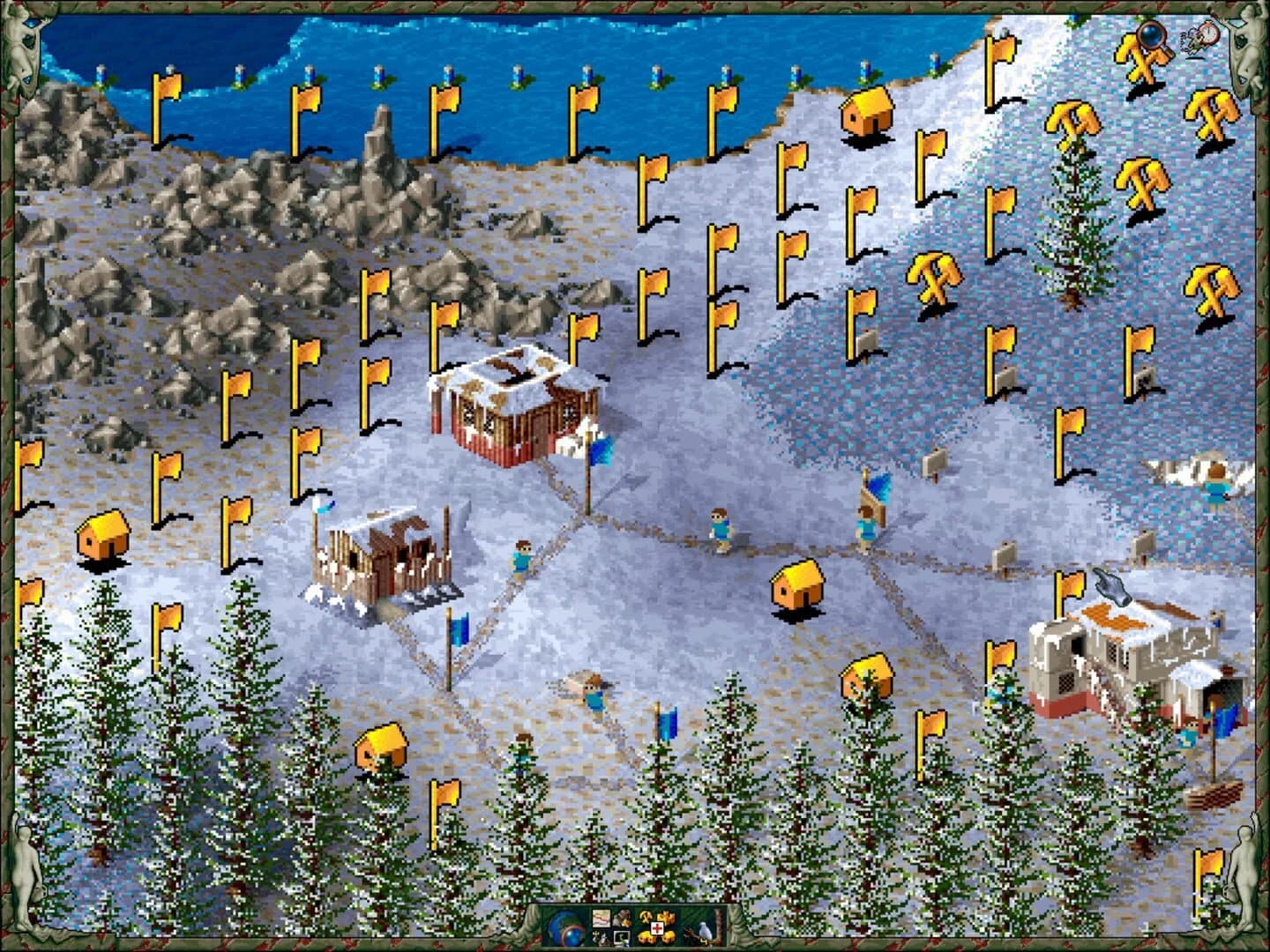The width and height of the screenshot is (1270, 952).
Task: Open the red cross emergency program
Action: click(657, 928)
